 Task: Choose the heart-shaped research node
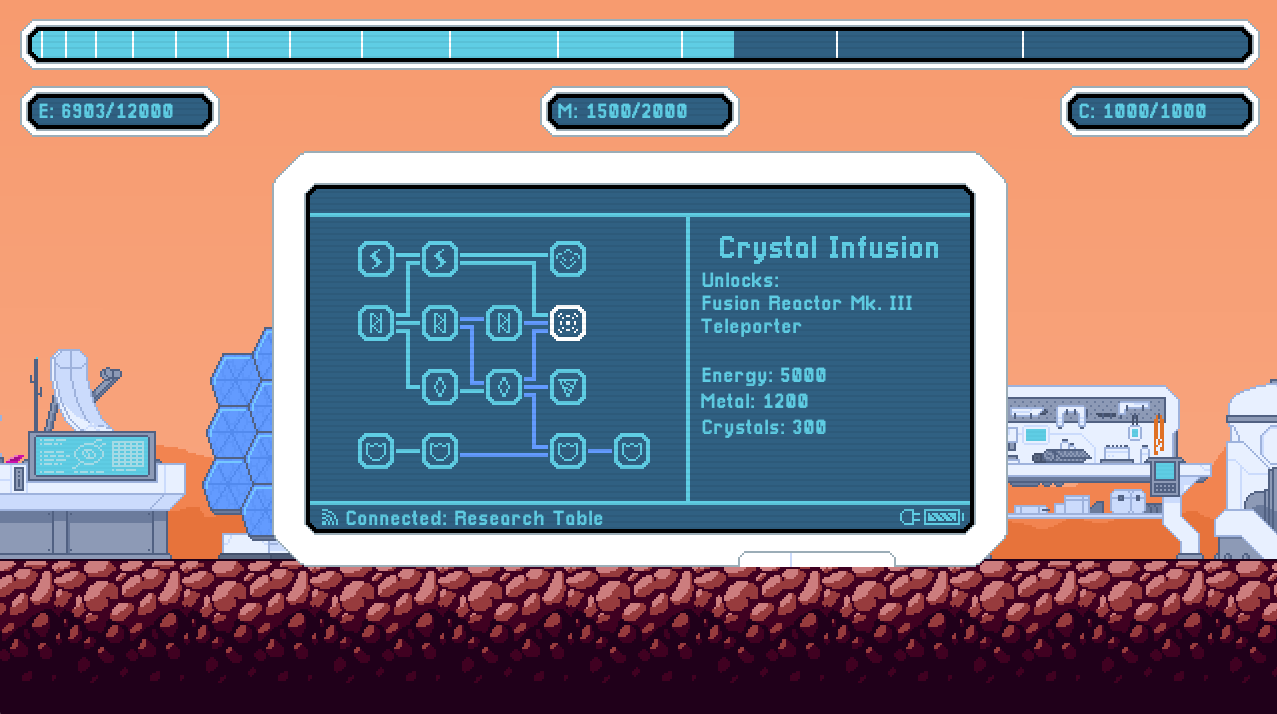[568, 259]
